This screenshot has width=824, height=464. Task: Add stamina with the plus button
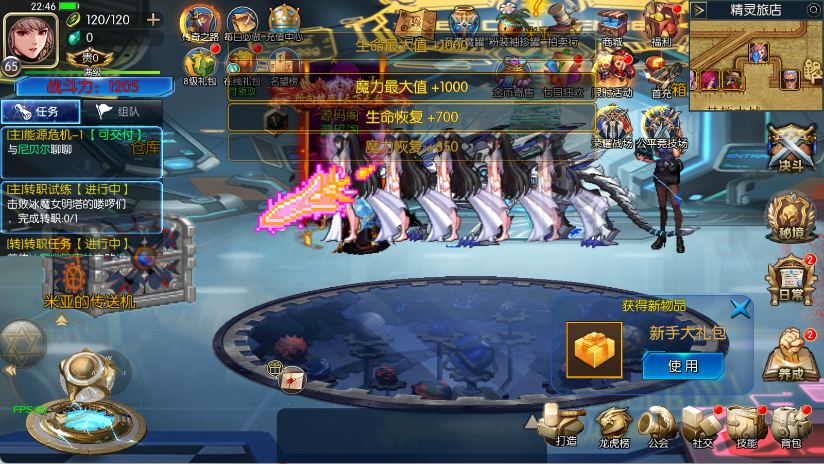point(153,19)
